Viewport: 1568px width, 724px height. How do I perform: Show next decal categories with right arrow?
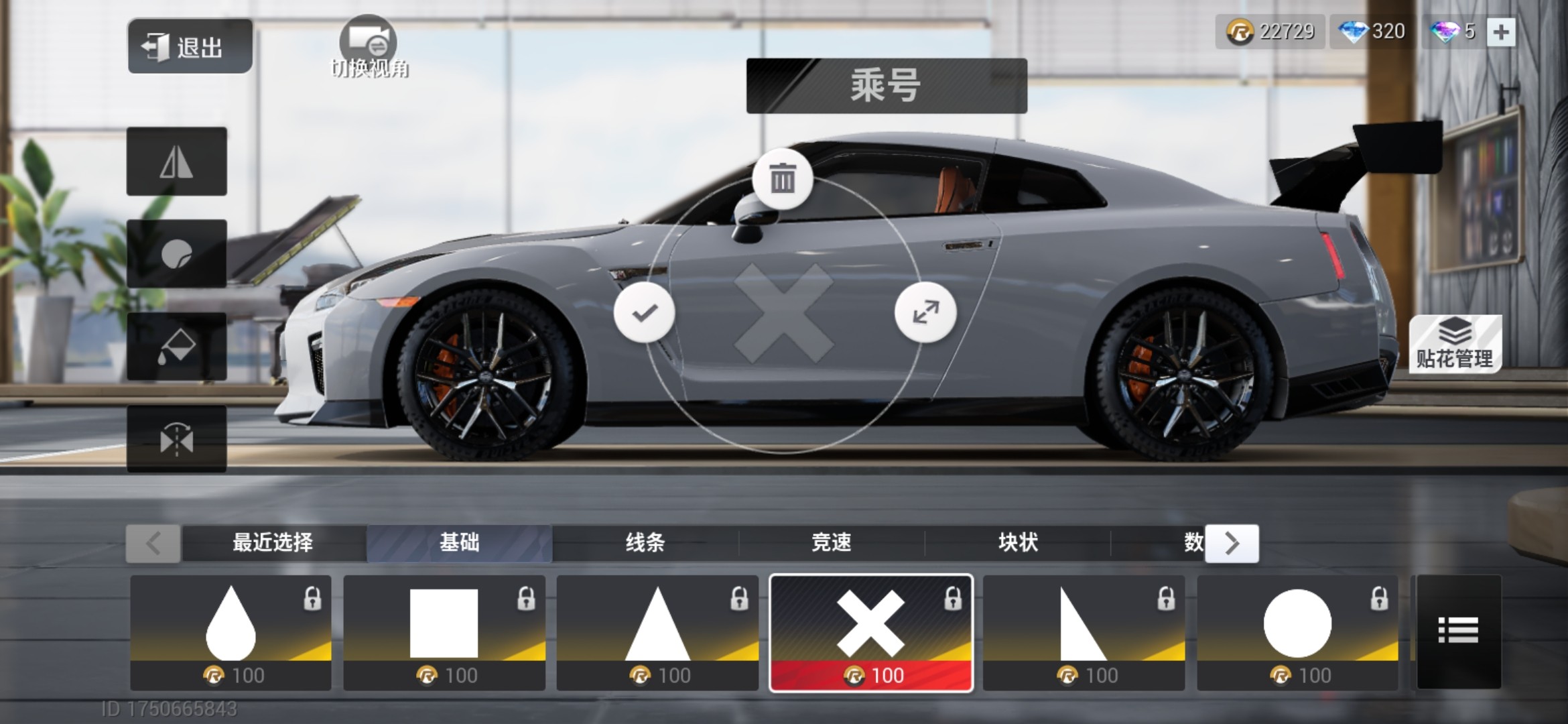pos(1232,543)
